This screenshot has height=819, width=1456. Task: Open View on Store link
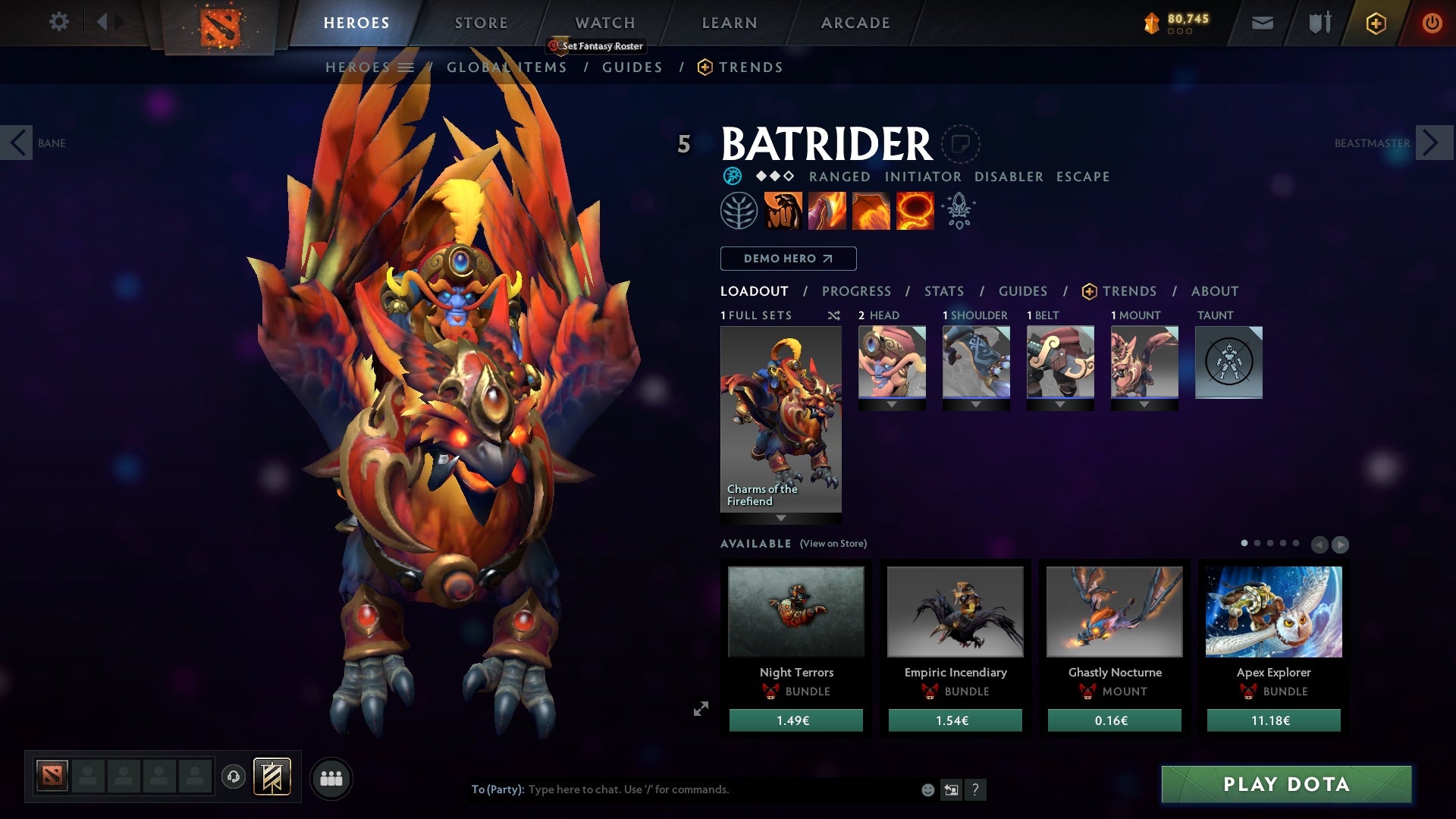coord(833,544)
